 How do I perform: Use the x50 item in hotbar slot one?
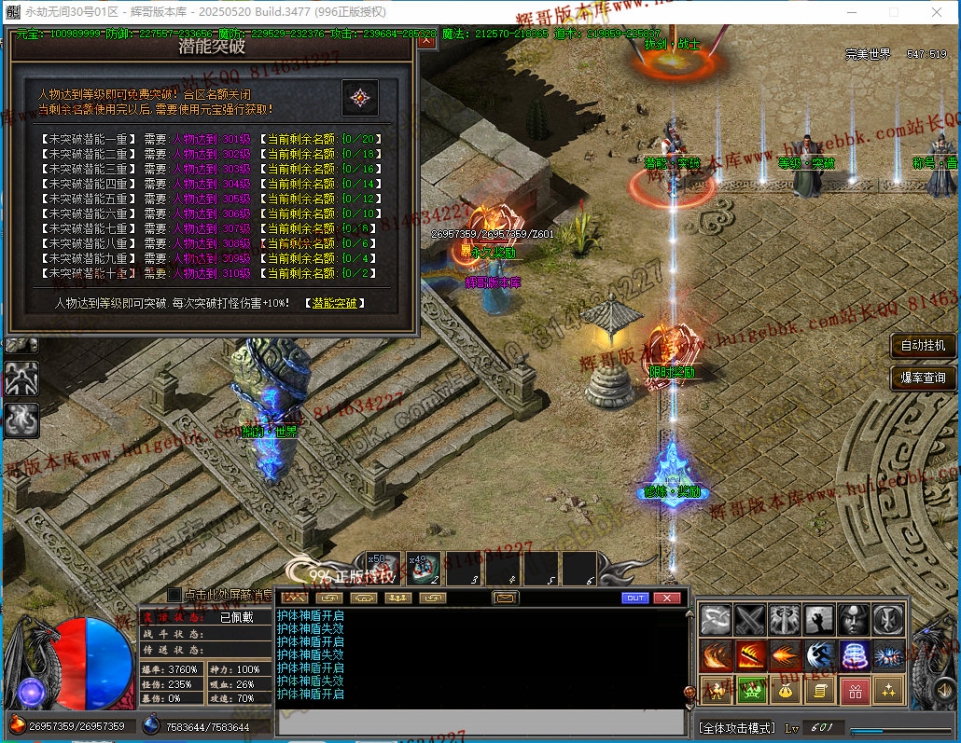[x=383, y=568]
